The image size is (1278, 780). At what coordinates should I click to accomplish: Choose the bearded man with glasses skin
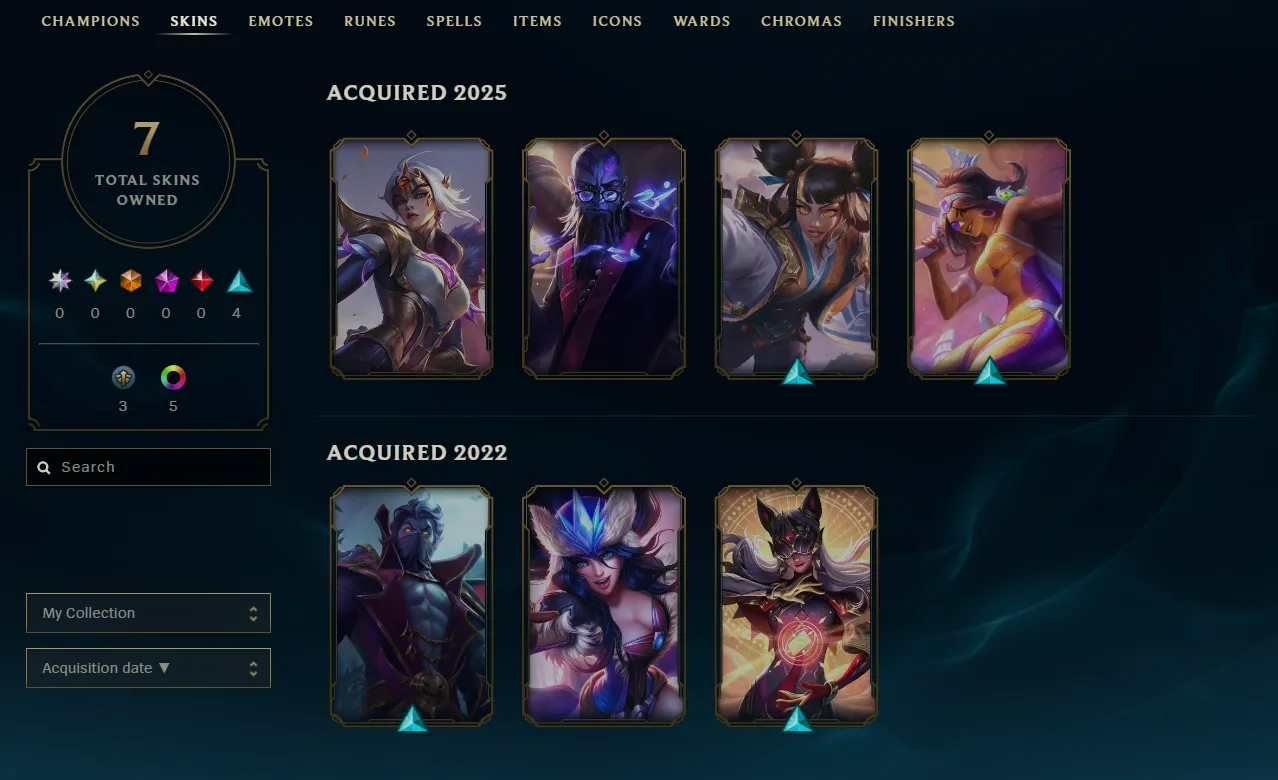[x=604, y=257]
